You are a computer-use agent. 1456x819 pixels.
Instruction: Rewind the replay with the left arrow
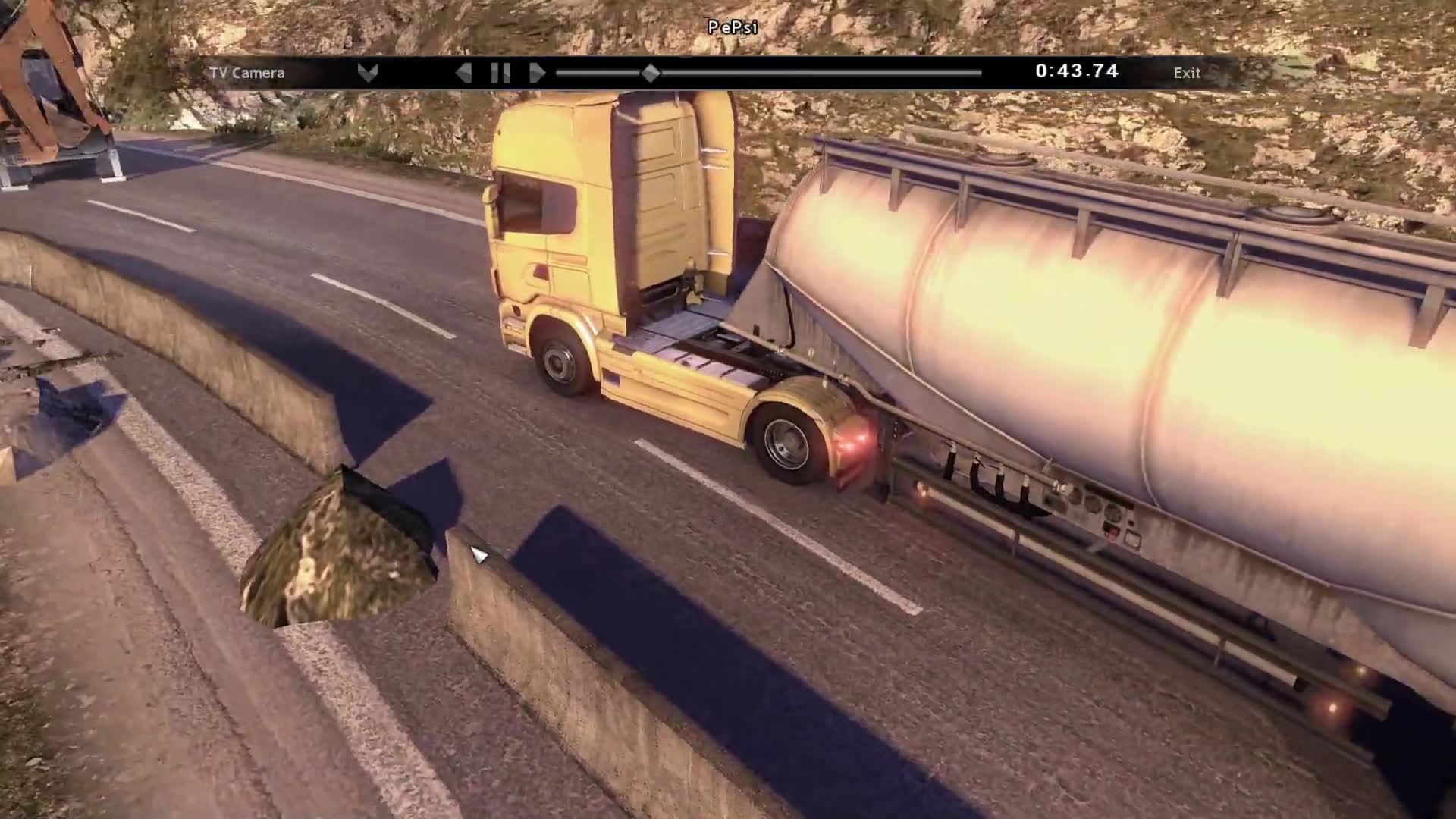click(463, 73)
